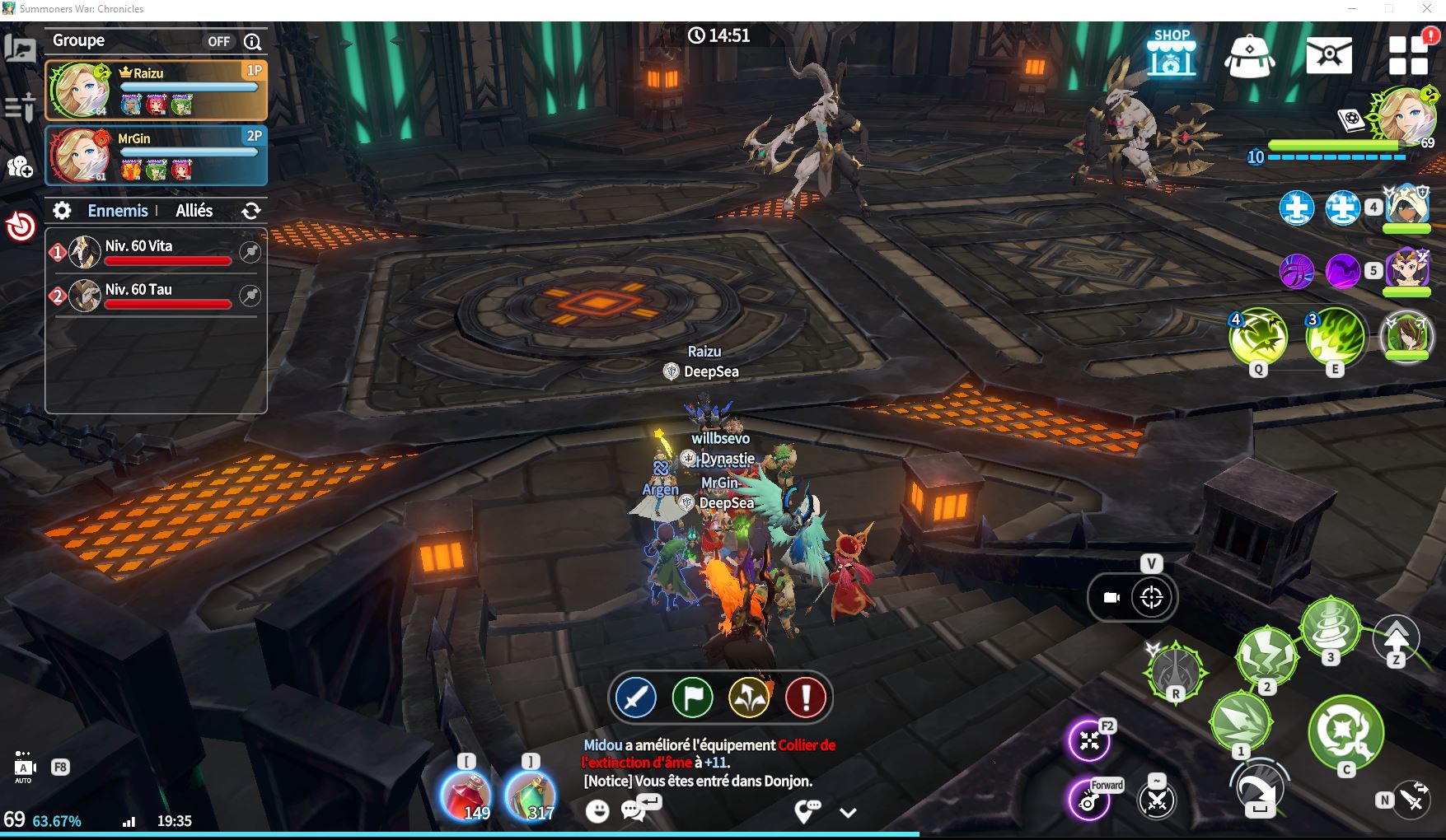Switch to the Ennemis tab

pyautogui.click(x=118, y=211)
